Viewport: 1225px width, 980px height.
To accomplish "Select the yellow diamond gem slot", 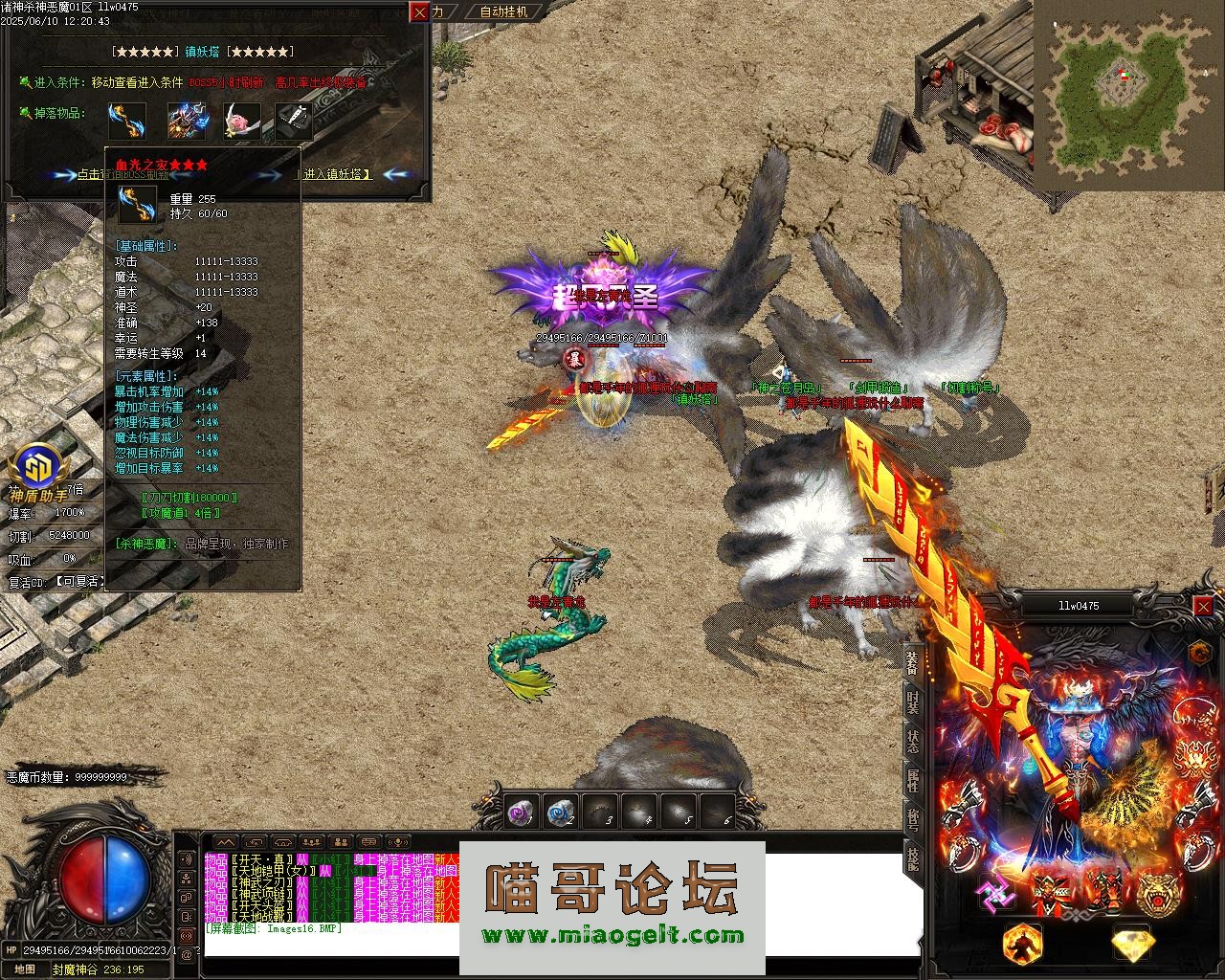I will click(1132, 944).
